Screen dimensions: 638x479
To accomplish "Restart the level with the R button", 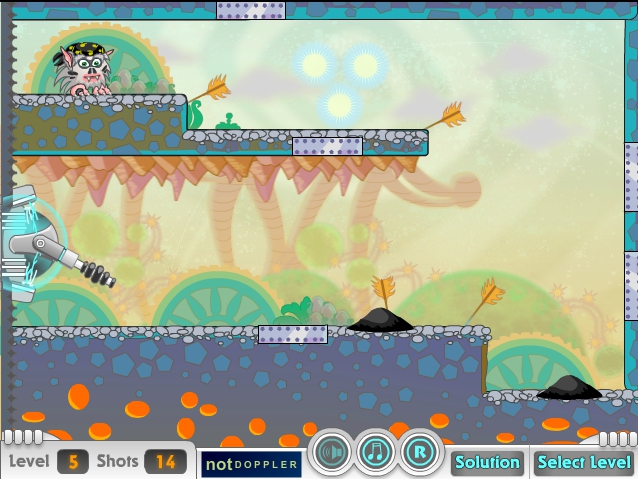I will click(x=421, y=453).
